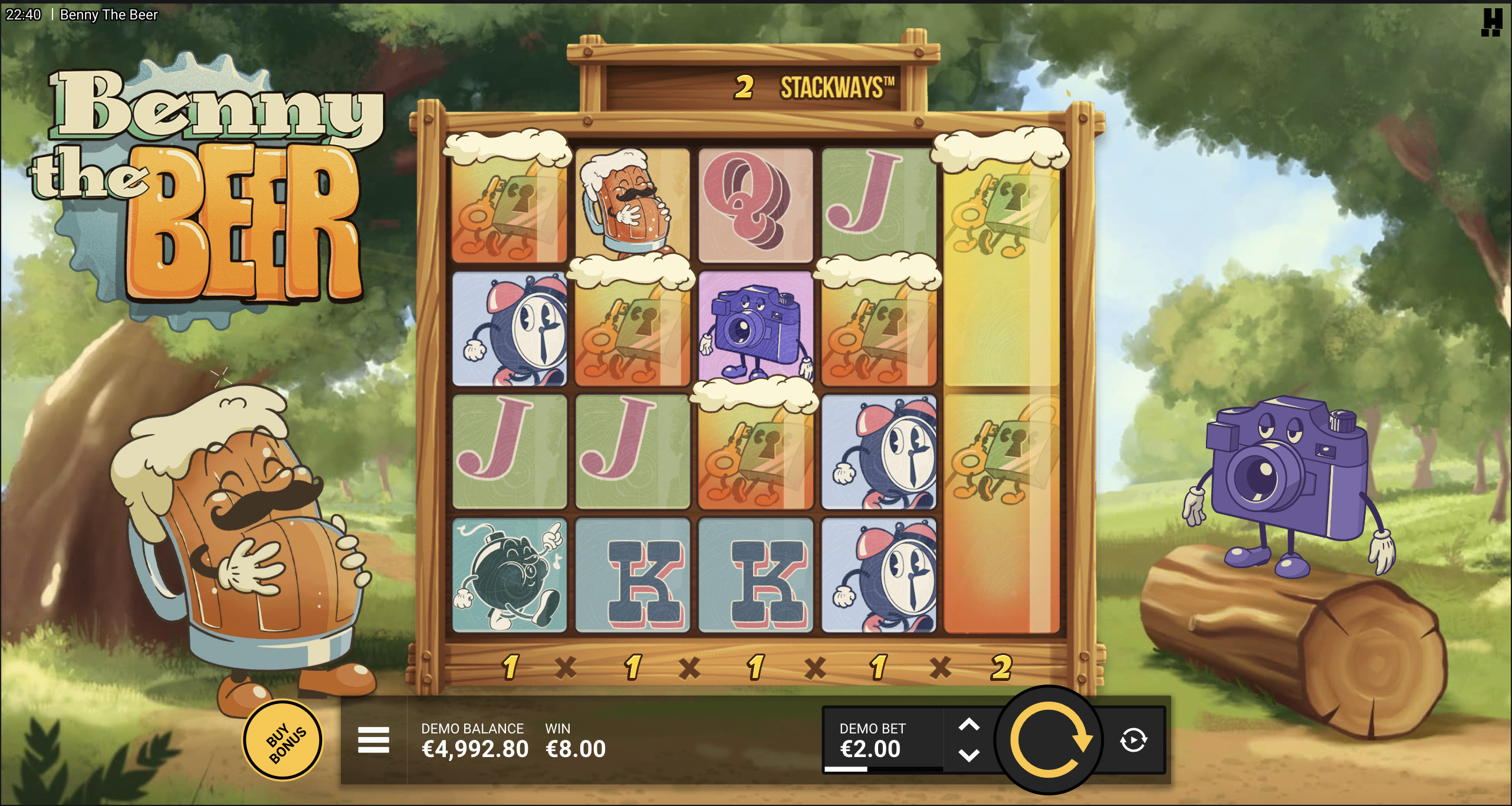Increase the demo bet amount
Screen dimensions: 1512x806
969,725
